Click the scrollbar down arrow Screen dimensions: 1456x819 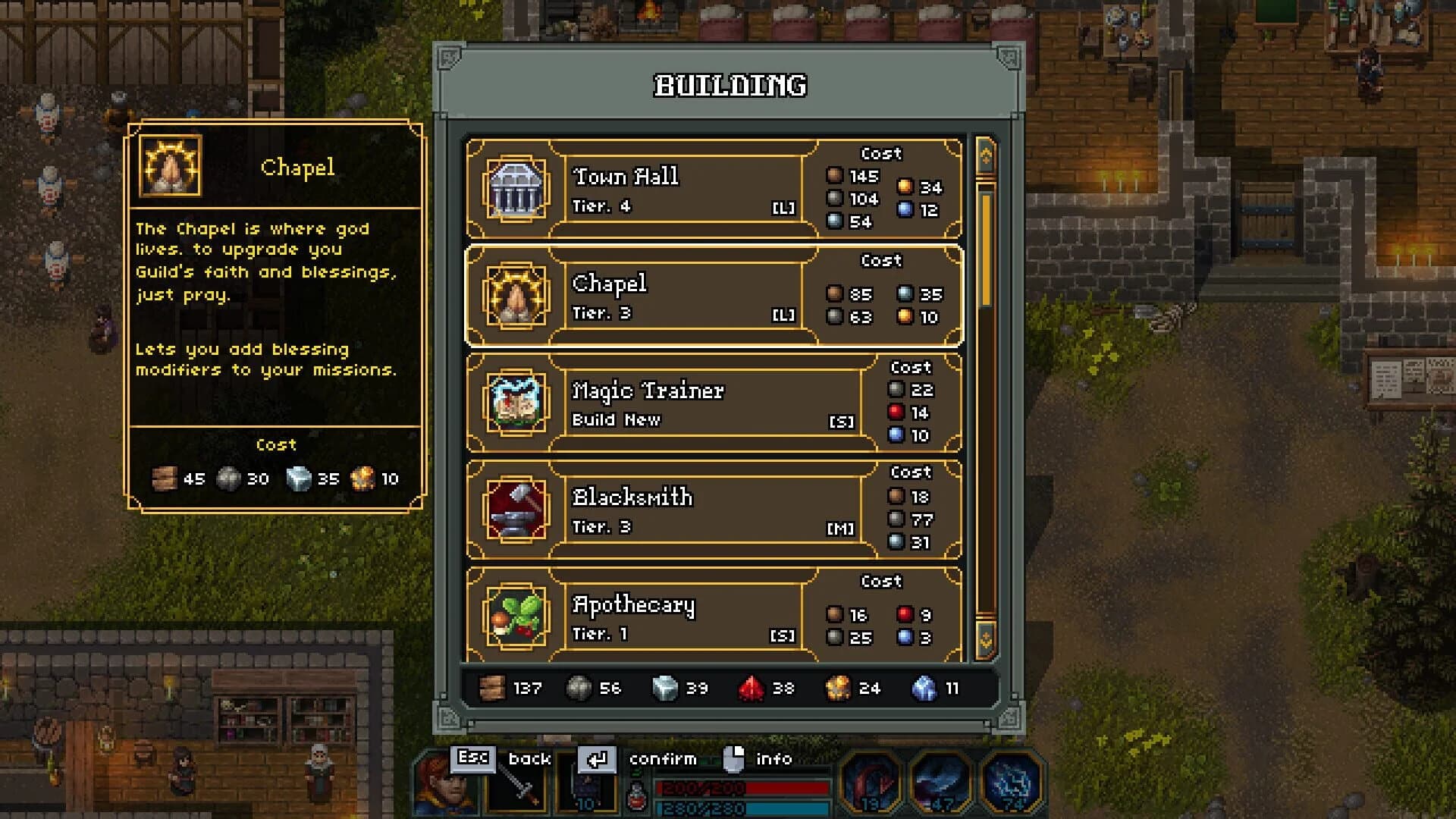(986, 641)
